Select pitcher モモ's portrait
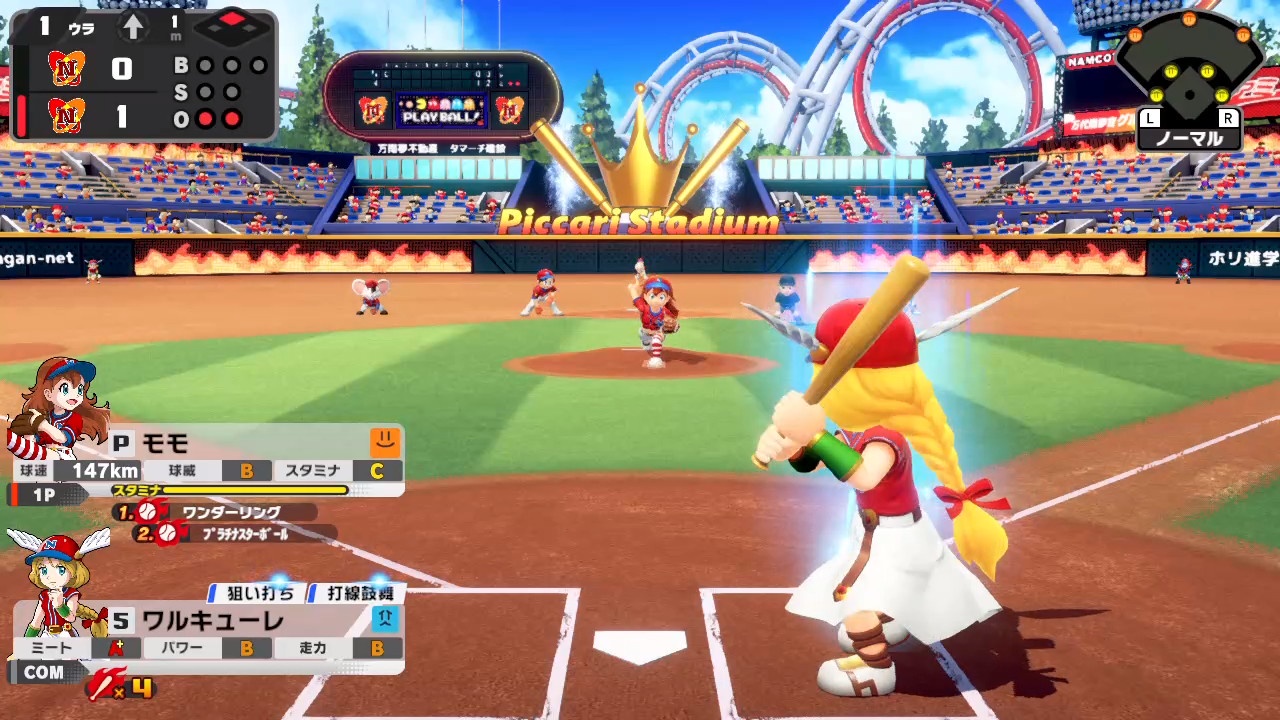 coord(58,405)
